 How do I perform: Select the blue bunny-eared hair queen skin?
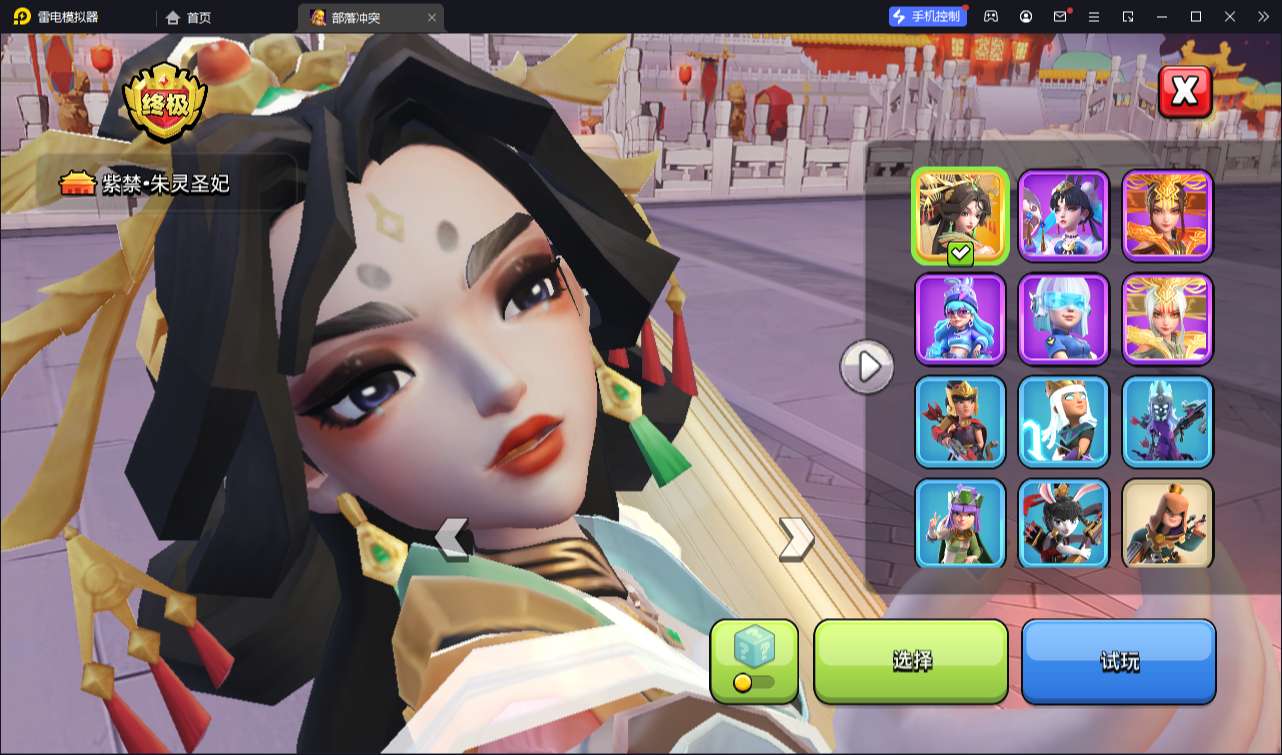960,319
